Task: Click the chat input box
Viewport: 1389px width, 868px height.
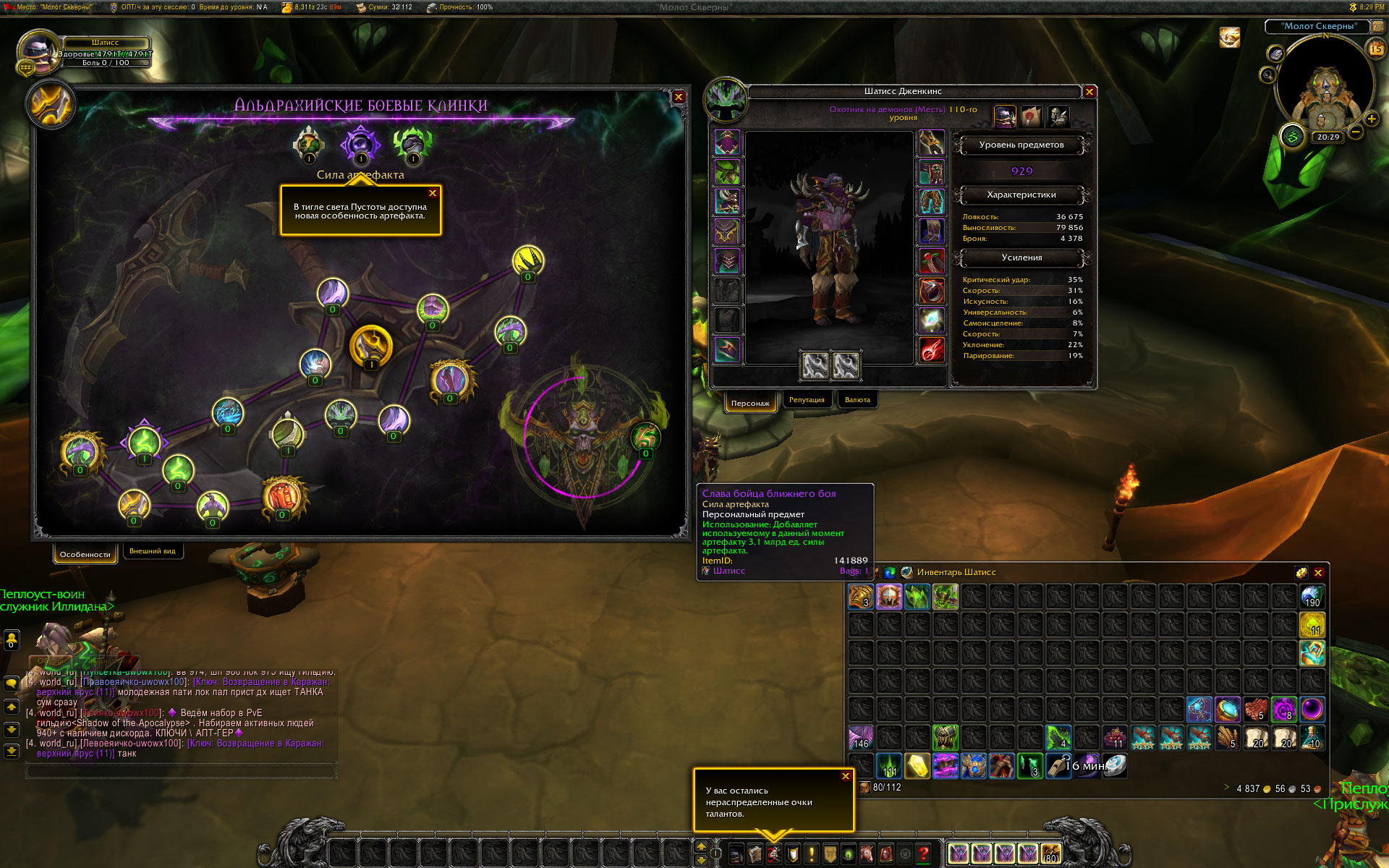Action: 181,772
